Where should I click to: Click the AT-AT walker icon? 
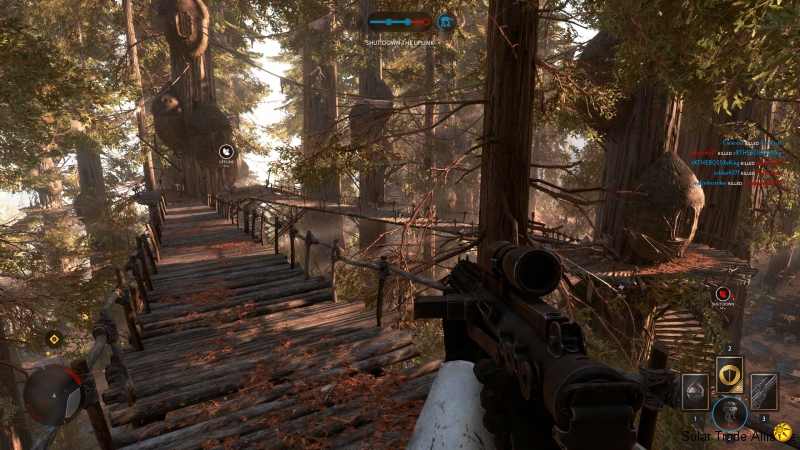[x=446, y=21]
